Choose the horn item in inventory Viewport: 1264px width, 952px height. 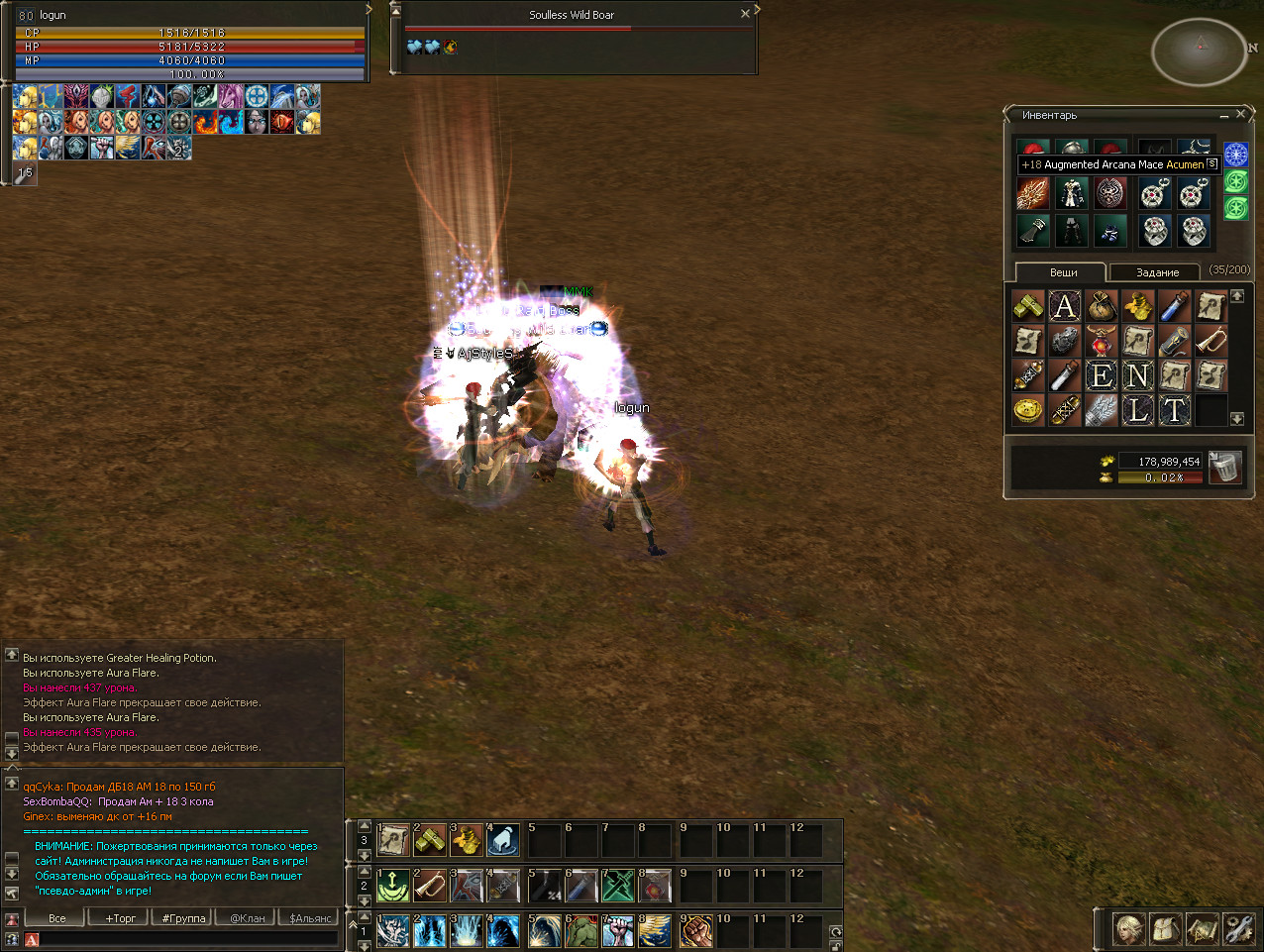pos(1211,342)
